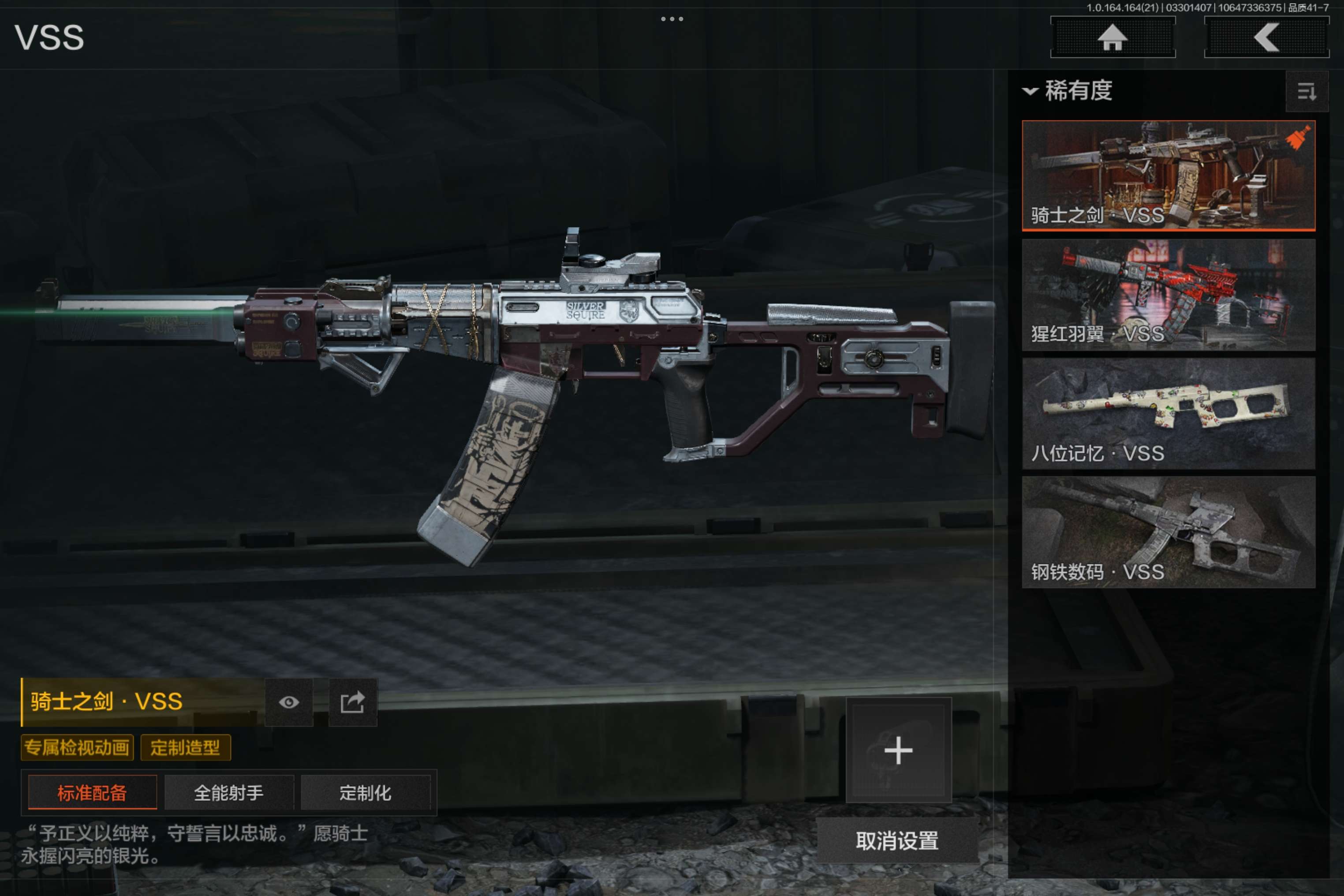Switch to the 全能射手 tab
The image size is (1344, 896).
click(228, 792)
